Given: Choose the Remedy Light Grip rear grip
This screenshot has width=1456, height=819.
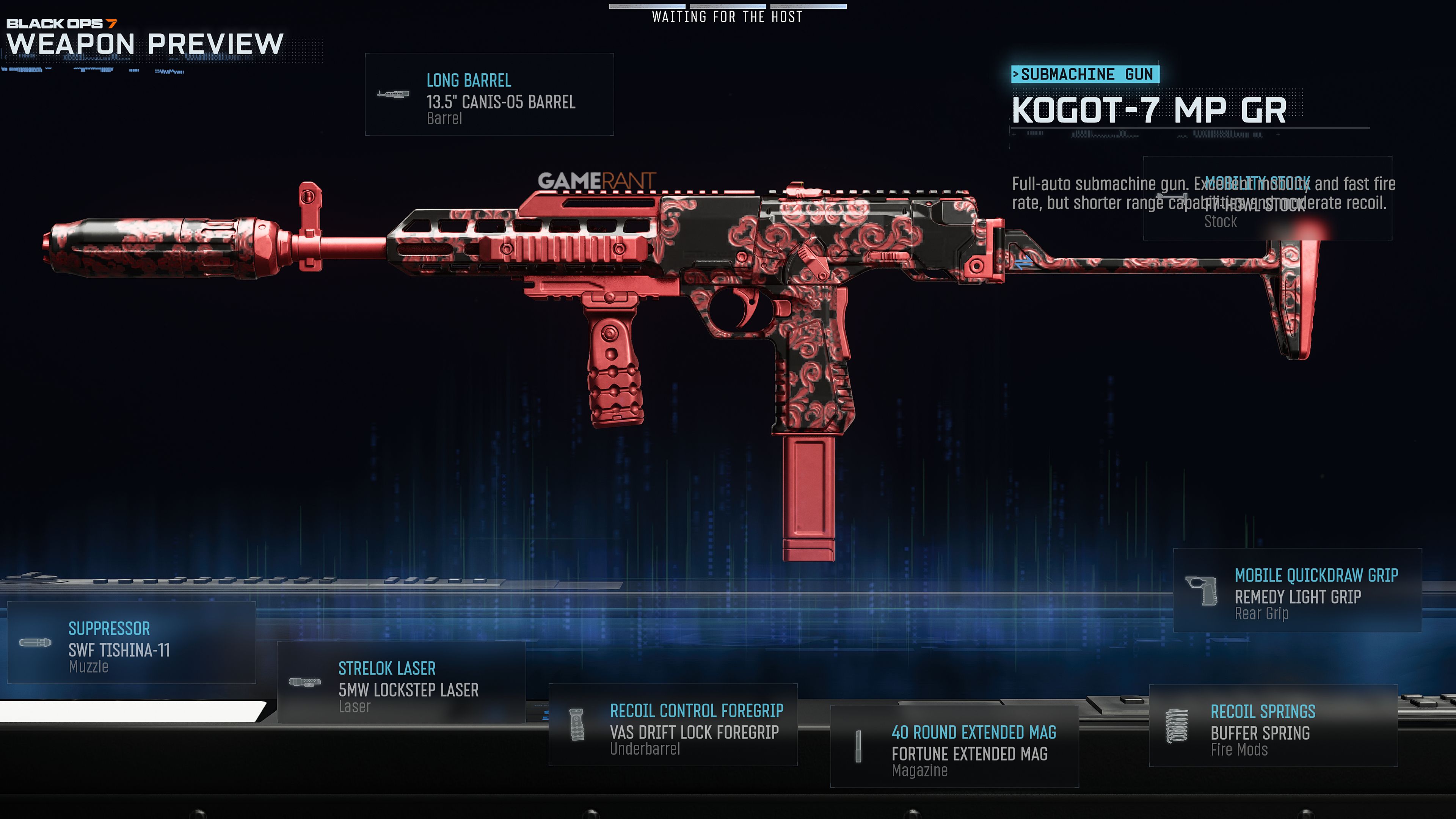Looking at the screenshot, I should pos(1297,591).
